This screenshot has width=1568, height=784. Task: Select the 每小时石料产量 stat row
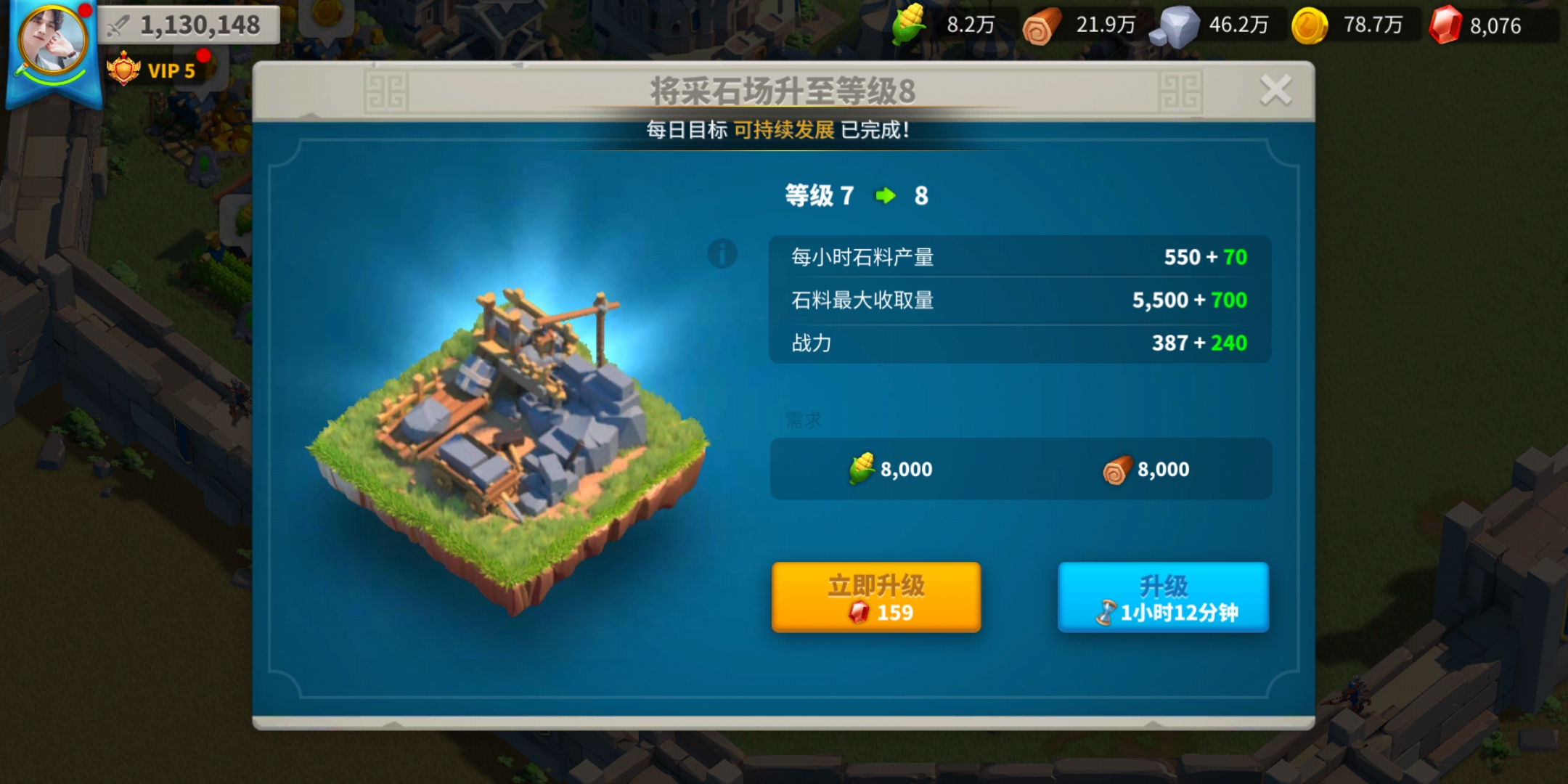pos(1016,257)
